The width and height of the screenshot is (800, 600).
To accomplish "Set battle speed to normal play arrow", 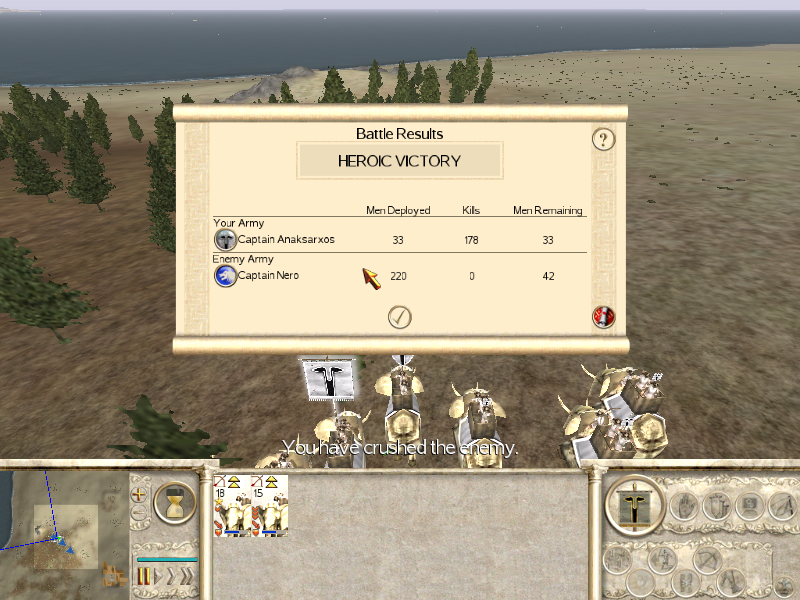I will 156,575.
